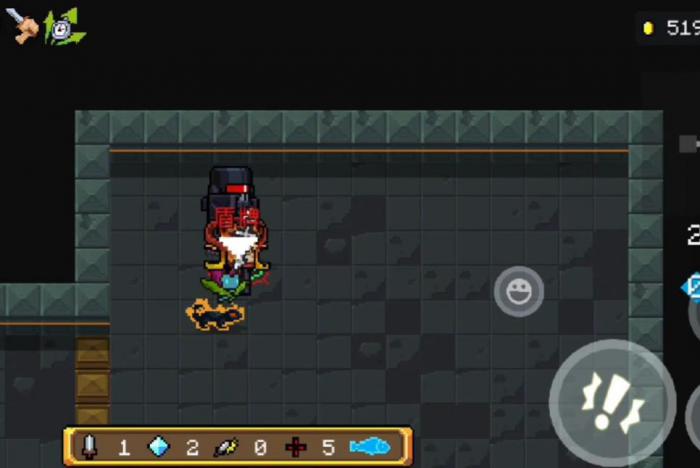Select the sword-in-hand buff icon

pyautogui.click(x=24, y=26)
